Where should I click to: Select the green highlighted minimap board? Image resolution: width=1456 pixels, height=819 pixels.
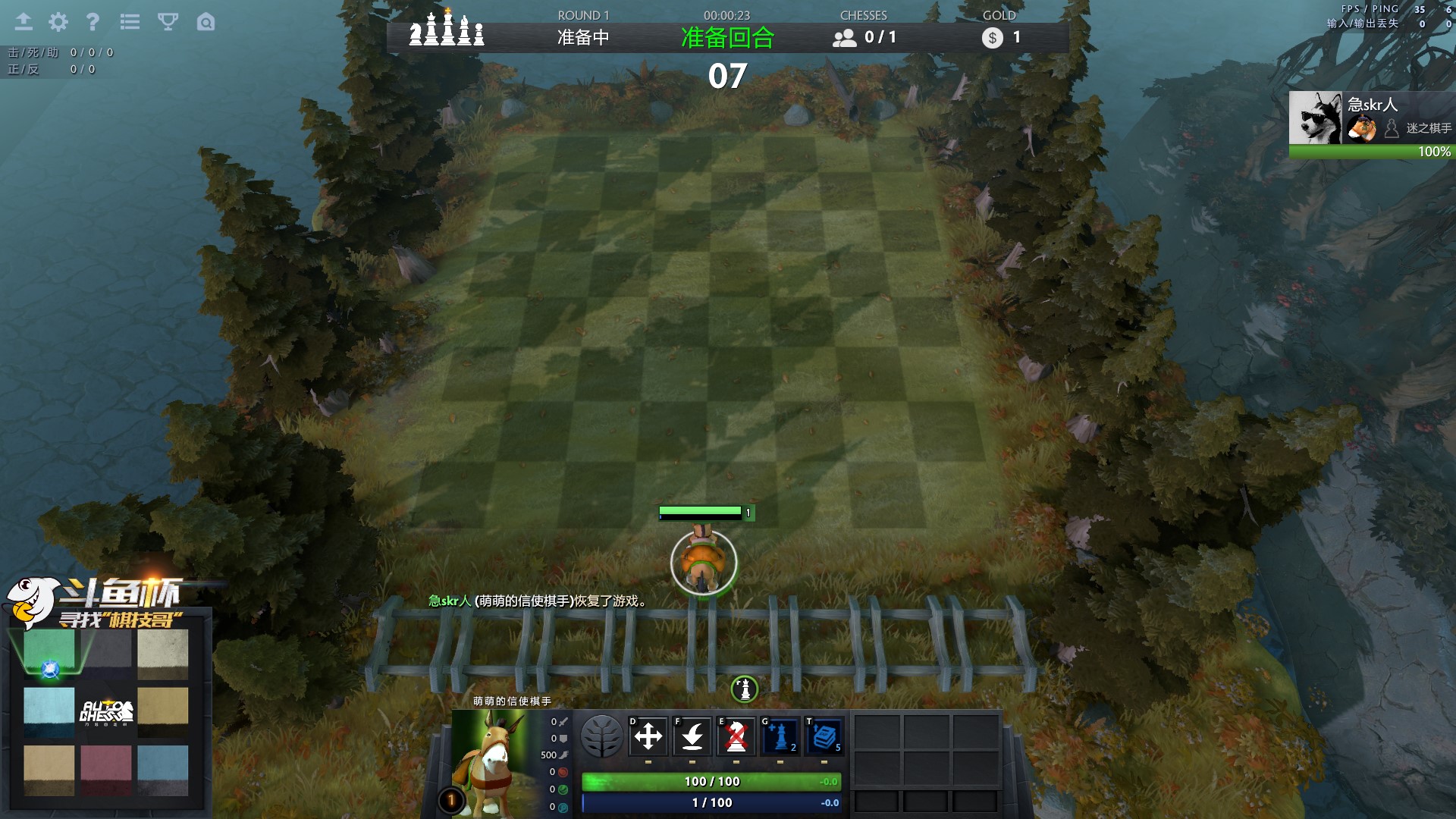[49, 652]
